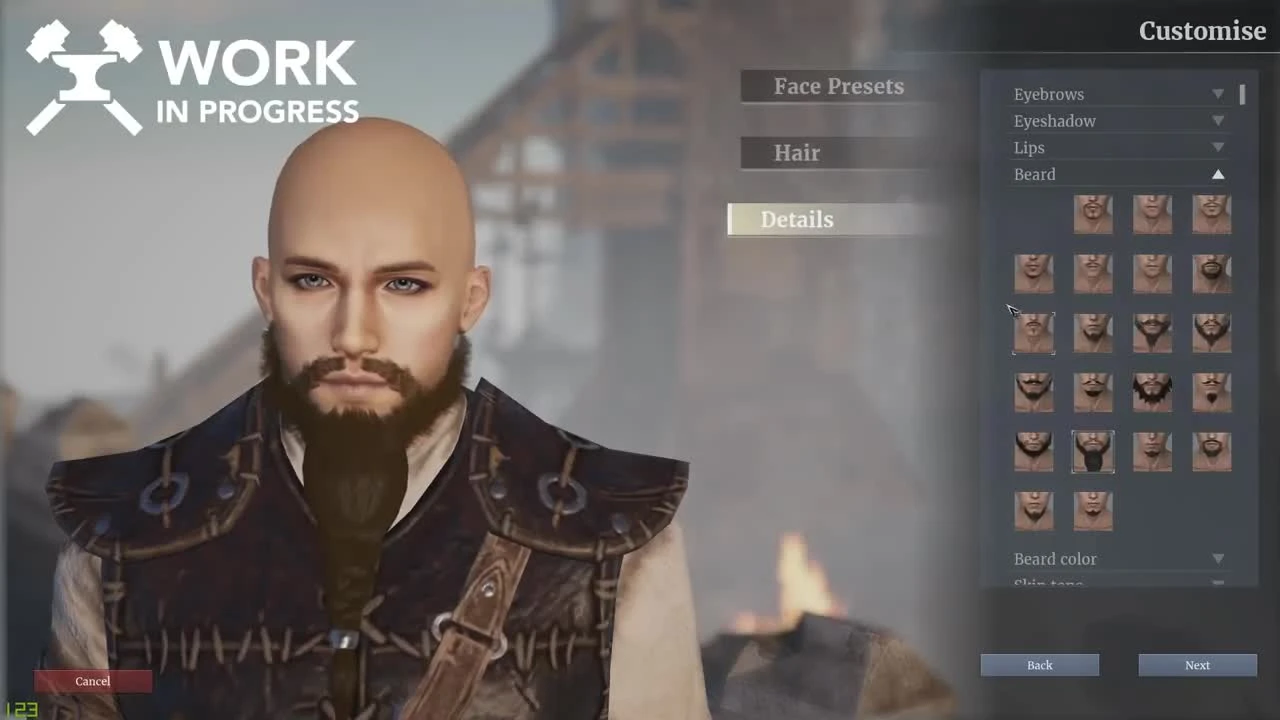1280x720 pixels.
Task: Choose the last beard style in the grid
Action: (1093, 511)
